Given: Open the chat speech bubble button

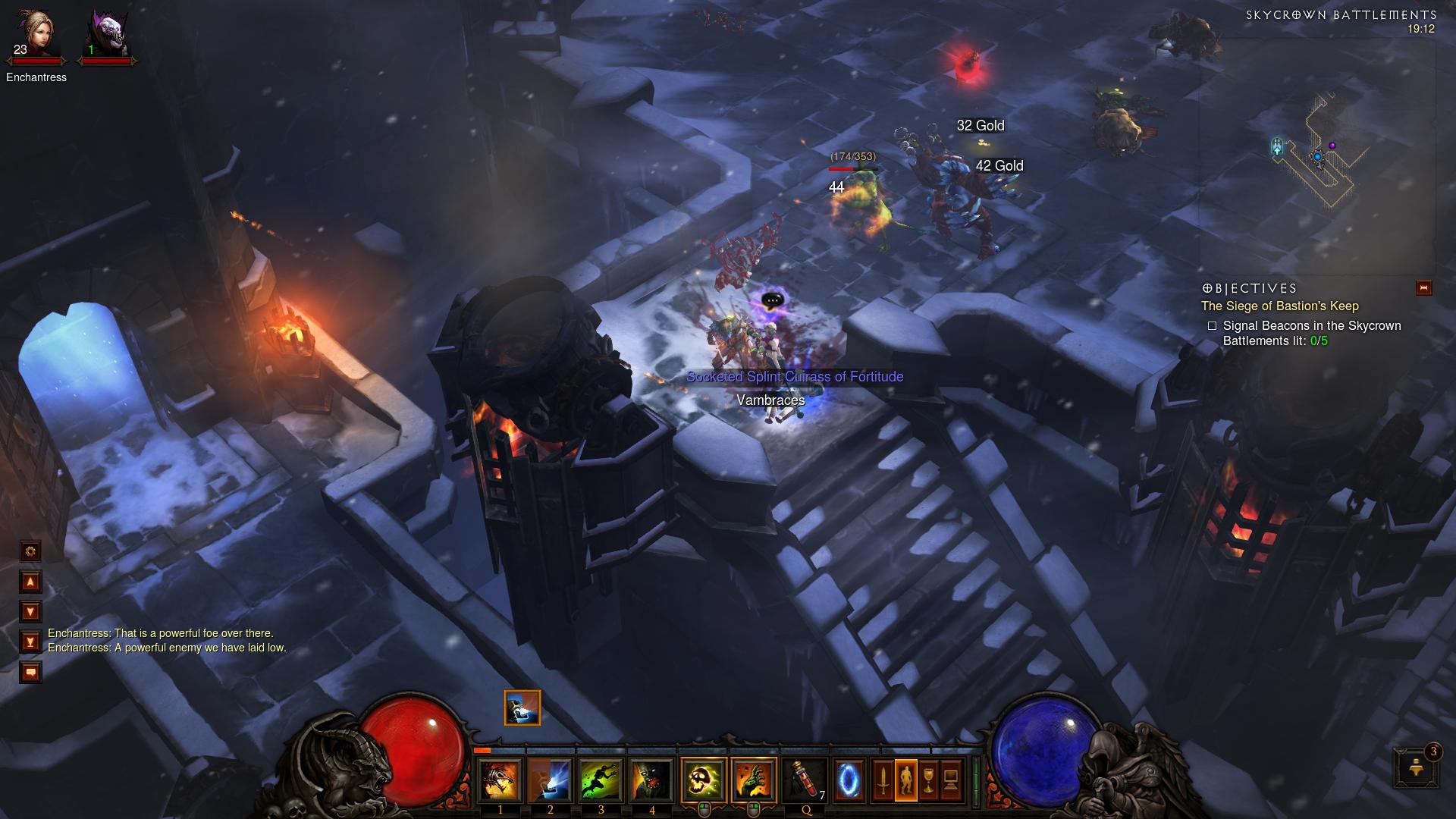Looking at the screenshot, I should (x=30, y=672).
